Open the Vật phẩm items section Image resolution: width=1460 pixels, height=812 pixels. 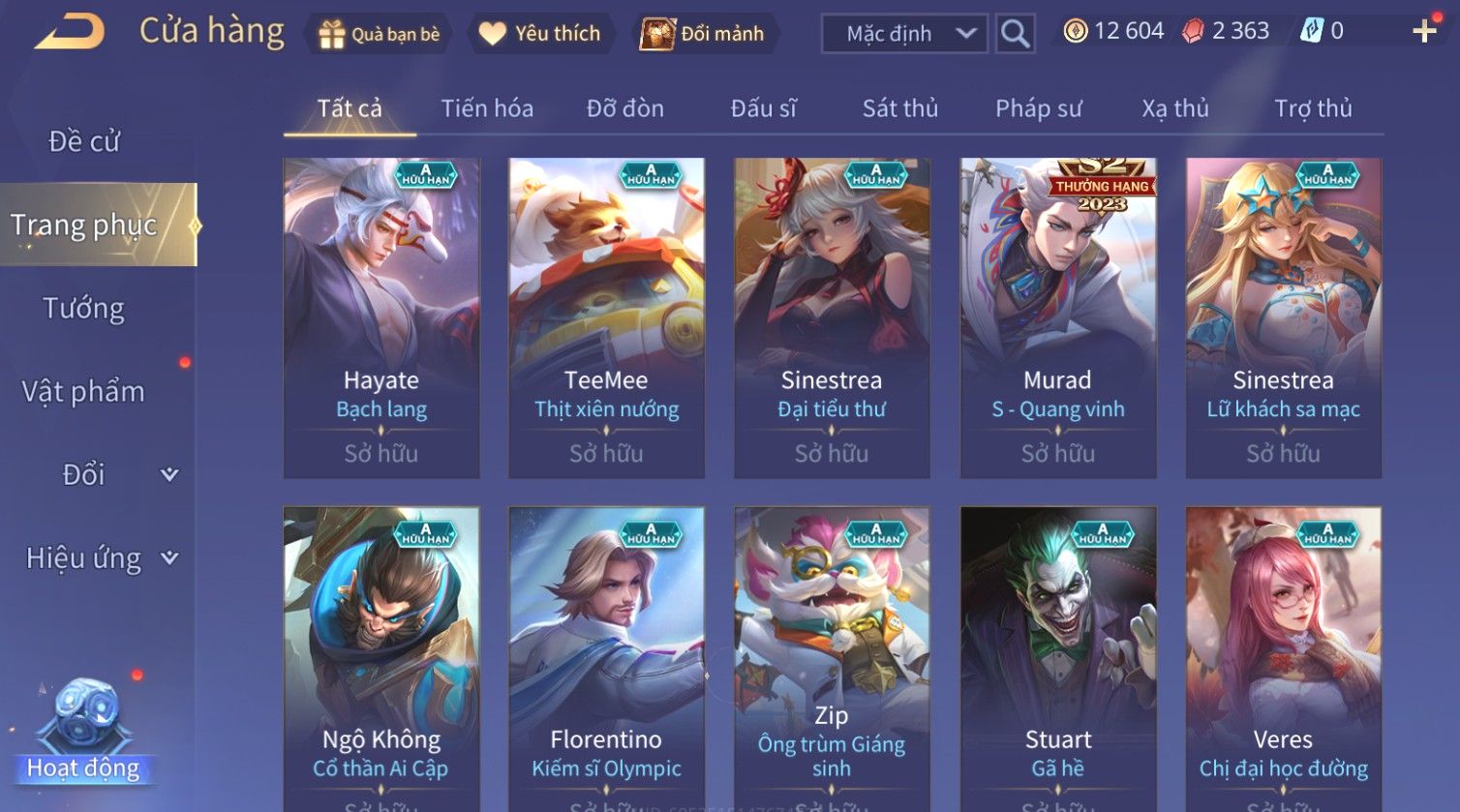coord(84,392)
